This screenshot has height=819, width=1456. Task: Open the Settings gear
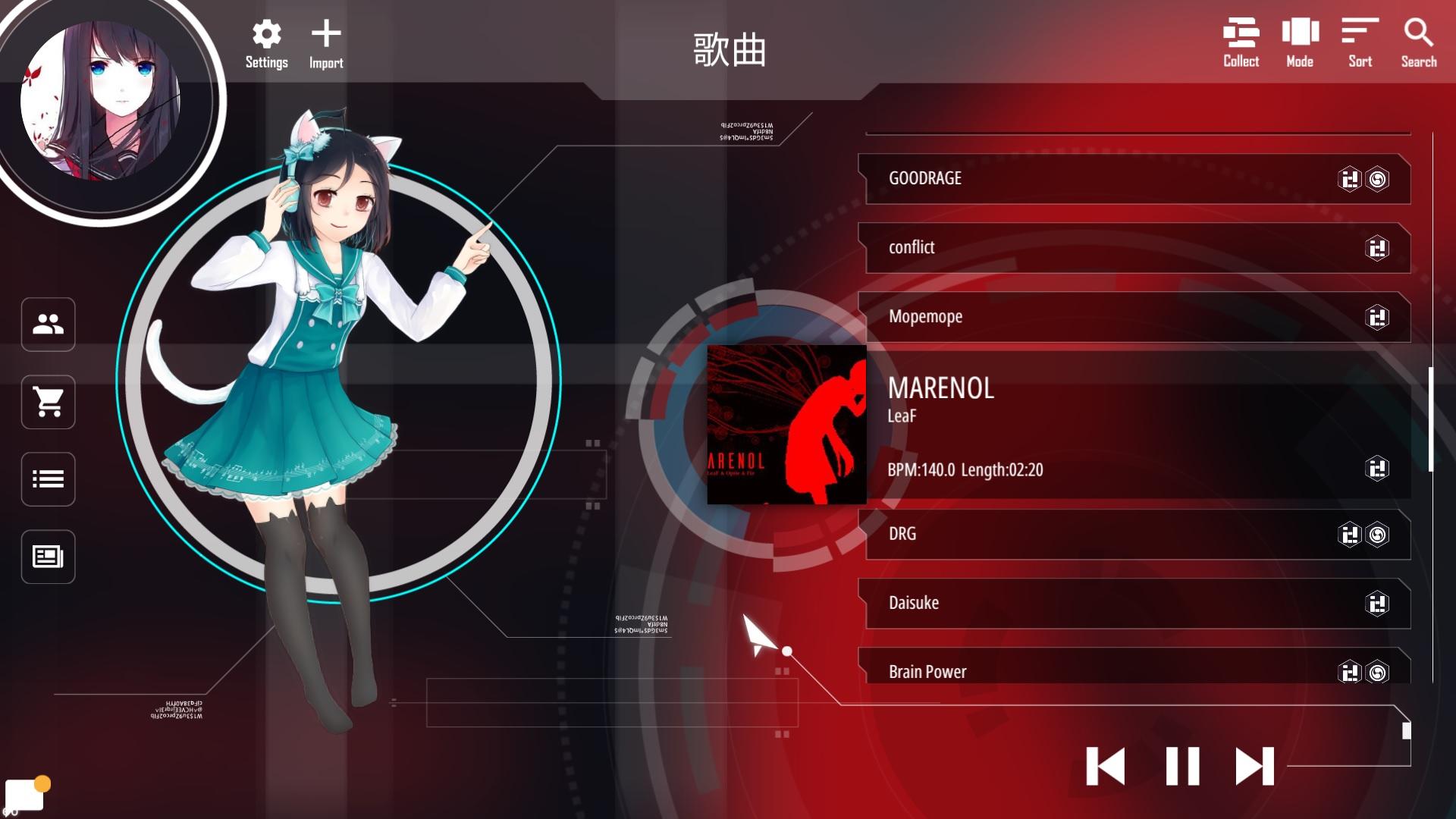click(265, 34)
